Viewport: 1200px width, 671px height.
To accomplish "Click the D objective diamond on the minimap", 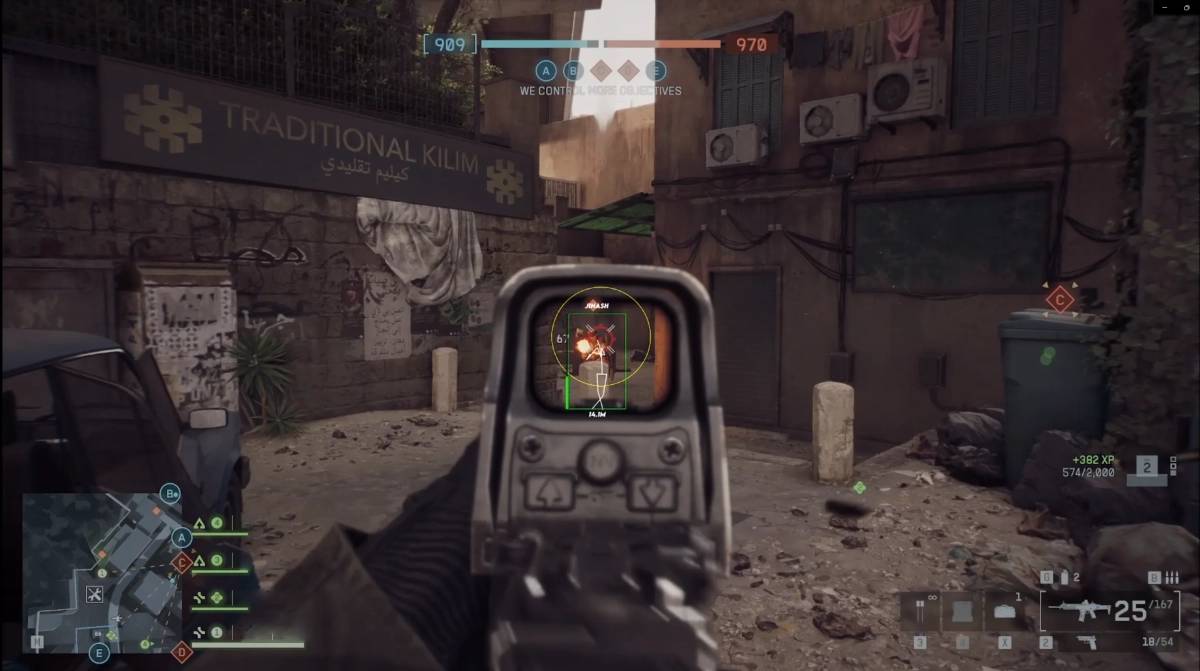I will pyautogui.click(x=182, y=651).
